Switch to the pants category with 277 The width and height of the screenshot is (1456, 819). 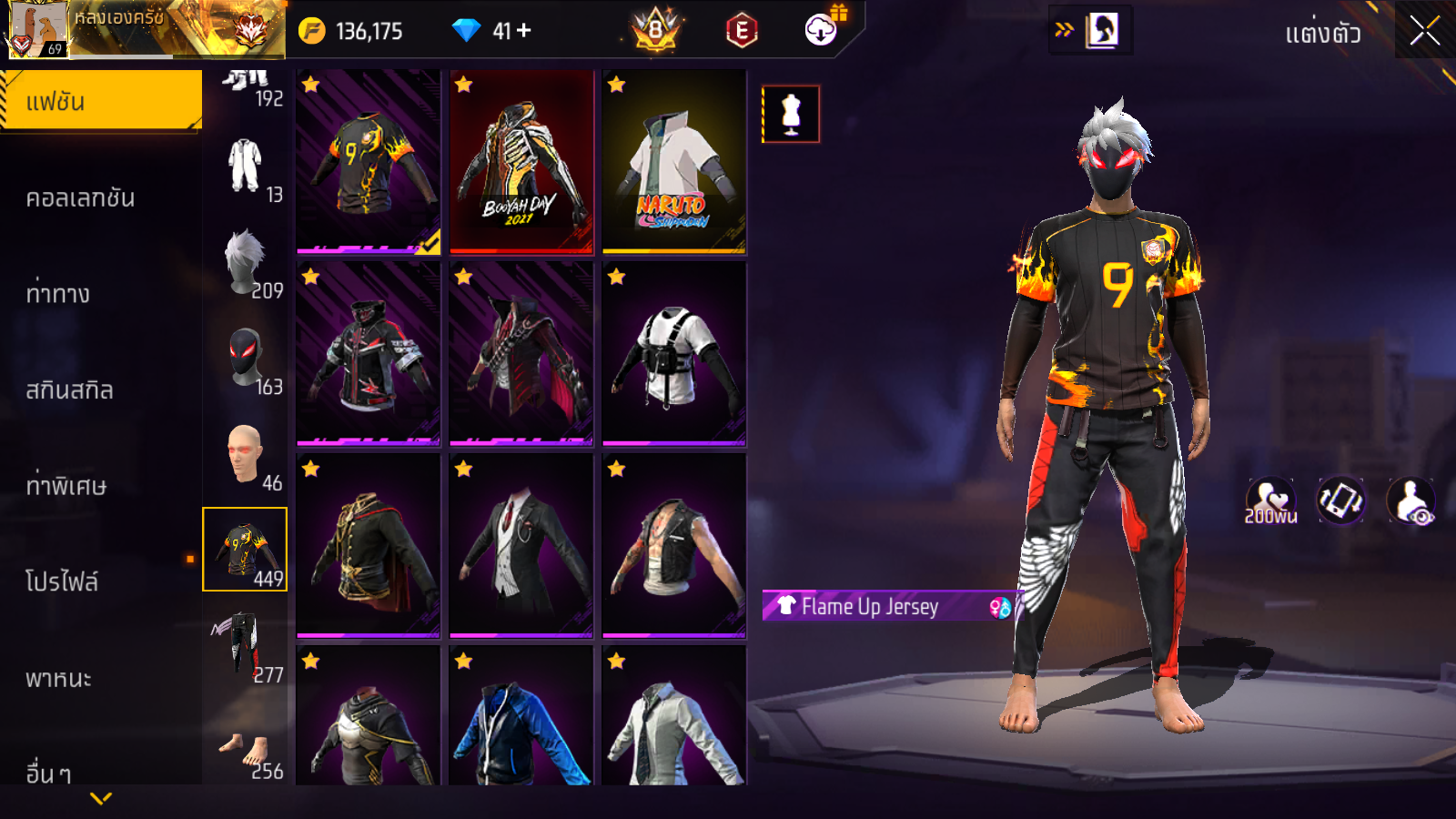tap(246, 647)
